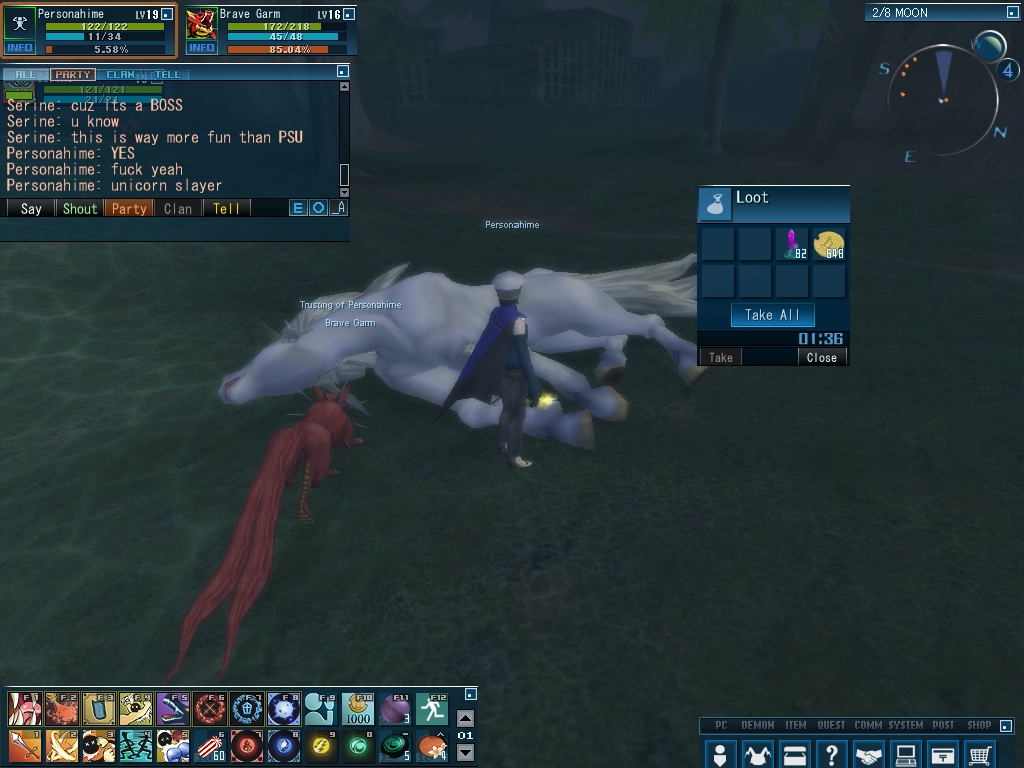
Task: Take all items from the Loot window
Action: (x=772, y=315)
